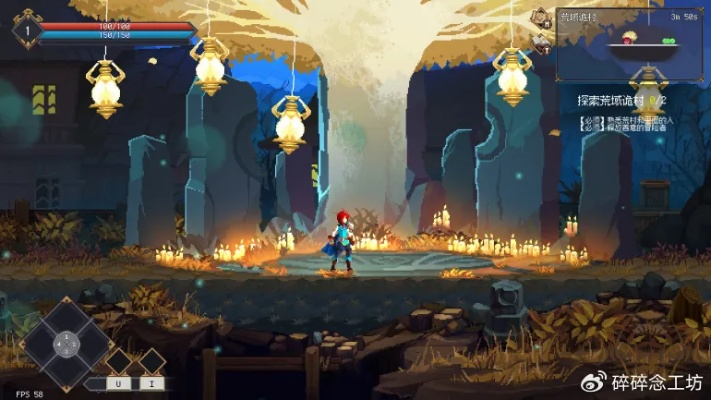Click the diamond skill wheel center
The image size is (711, 400).
[65, 344]
